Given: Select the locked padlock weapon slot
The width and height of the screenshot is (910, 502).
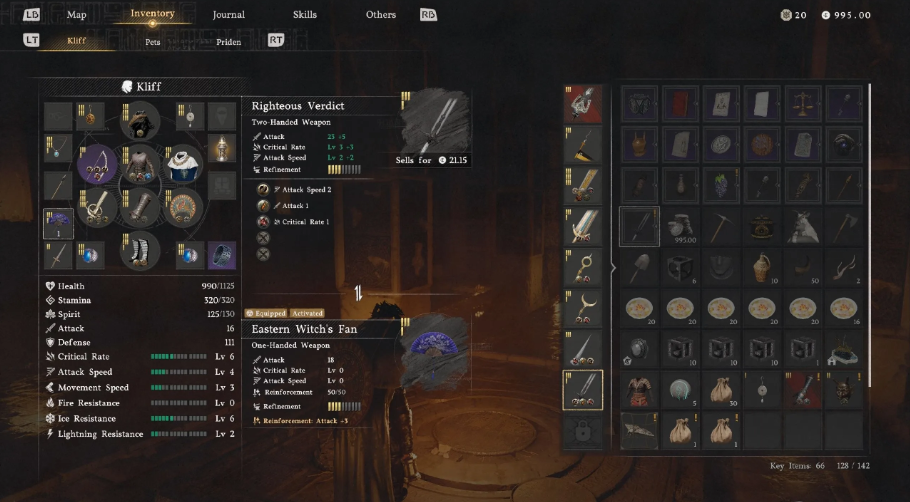Looking at the screenshot, I should [x=582, y=430].
